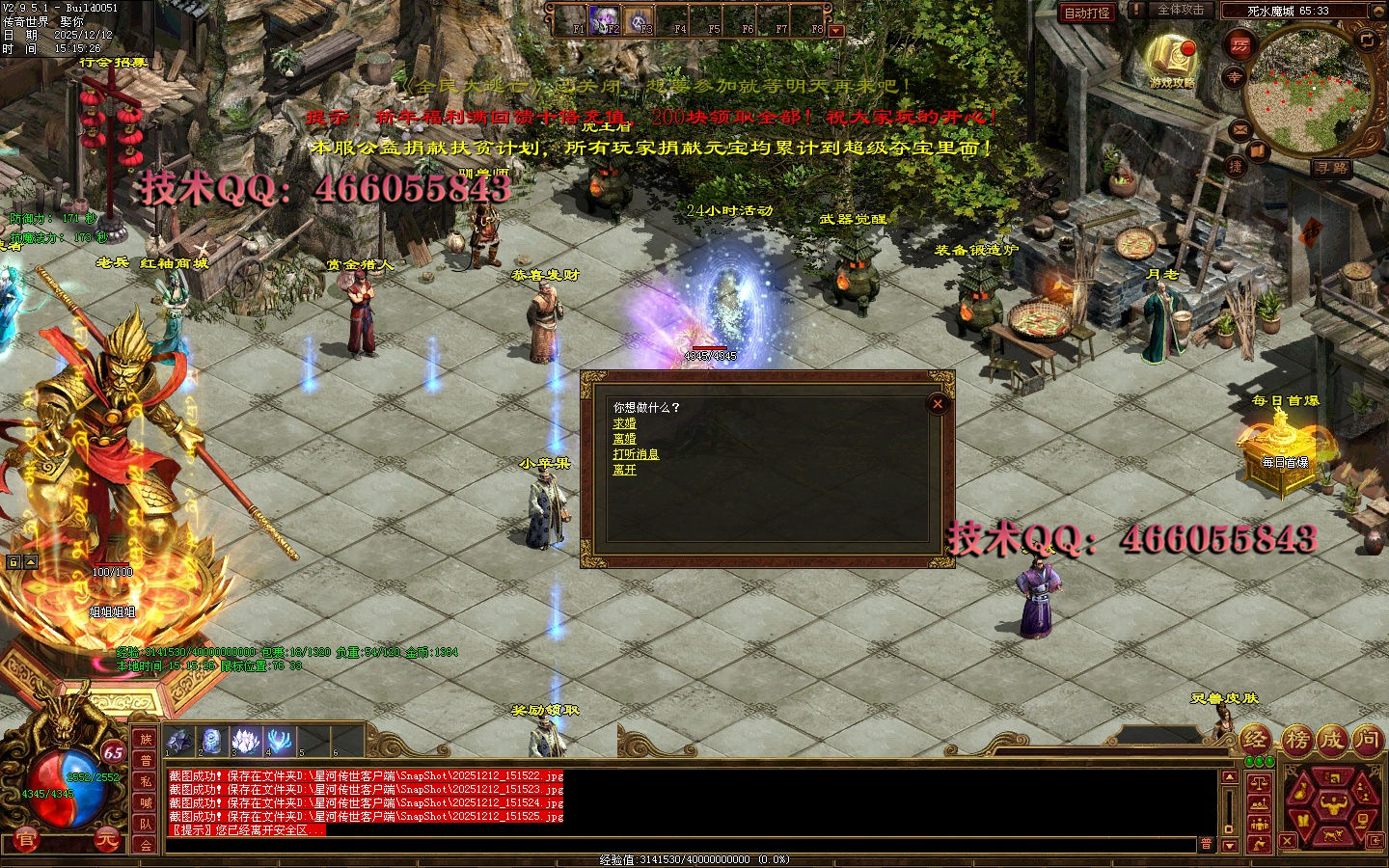Select the 离婚 dialogue option
This screenshot has height=868, width=1389.
tap(624, 439)
